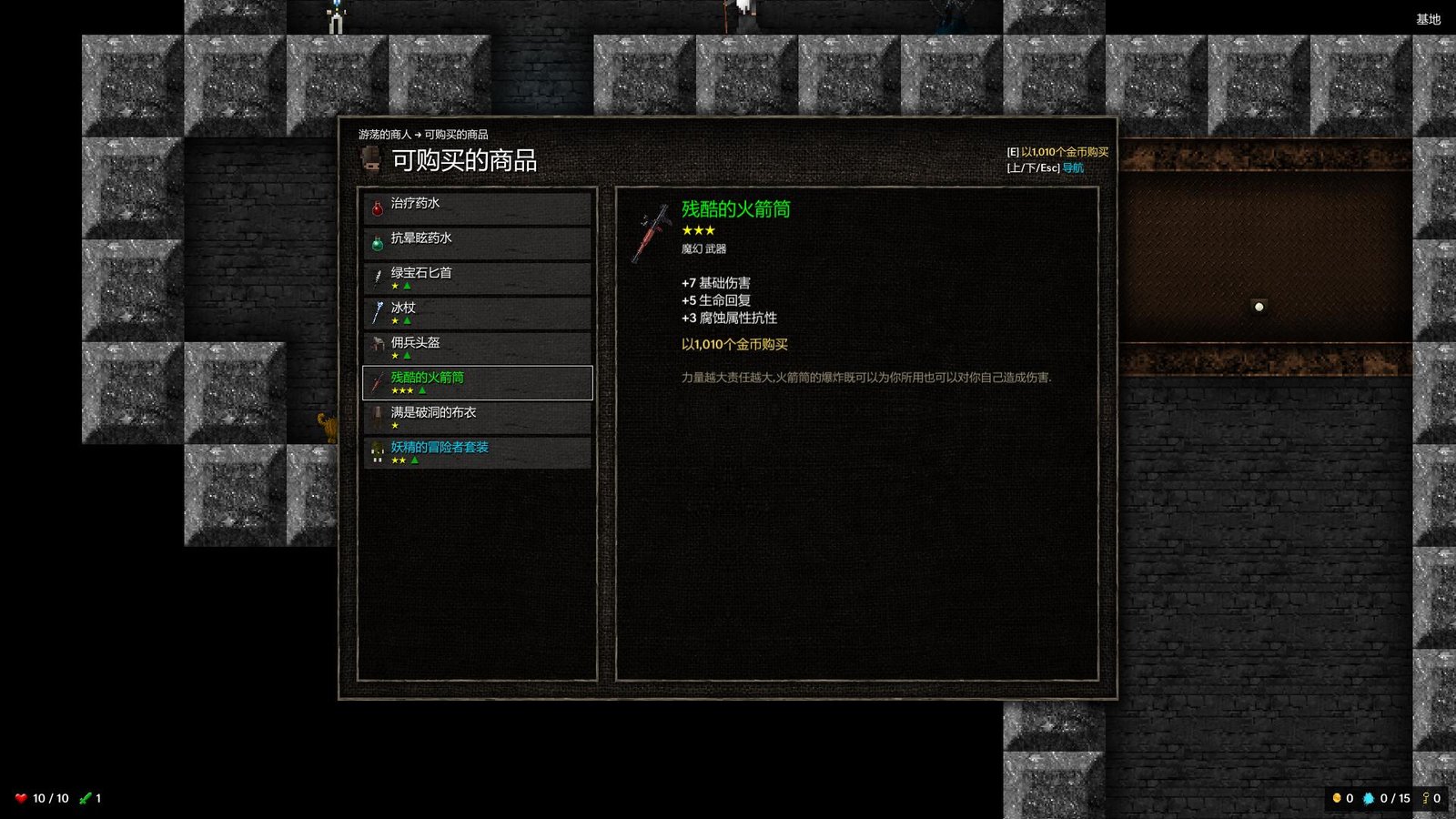Click the rocket launcher icon beside 残酷的火箭筒

(377, 379)
